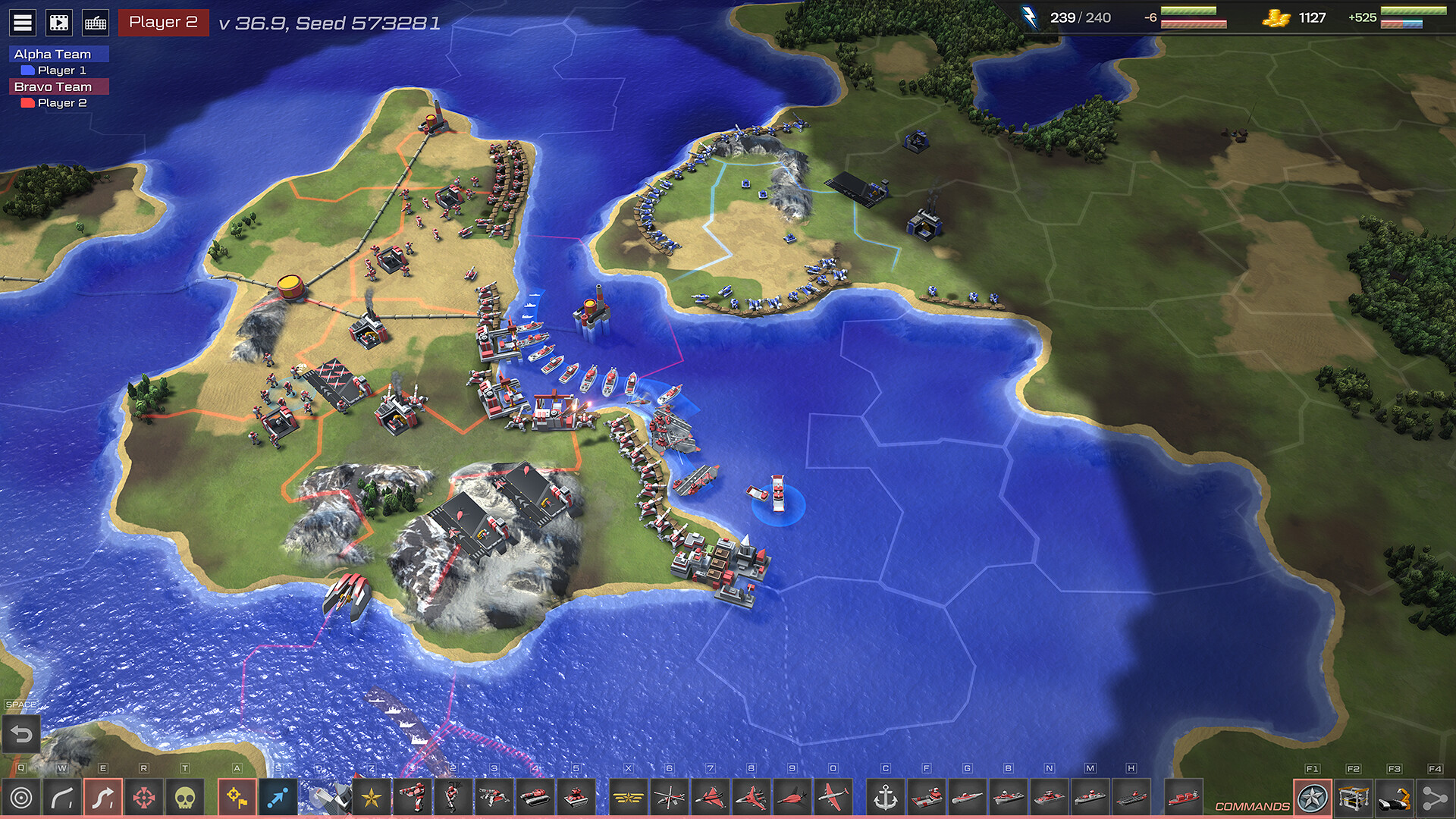
Task: Toggle the yellow target-and-flag command
Action: pos(237,798)
